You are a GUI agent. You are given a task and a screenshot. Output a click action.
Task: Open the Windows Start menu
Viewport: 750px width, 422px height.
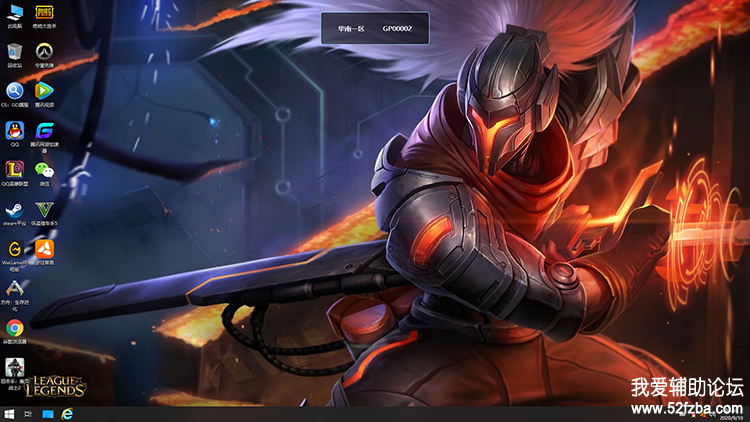click(x=8, y=413)
